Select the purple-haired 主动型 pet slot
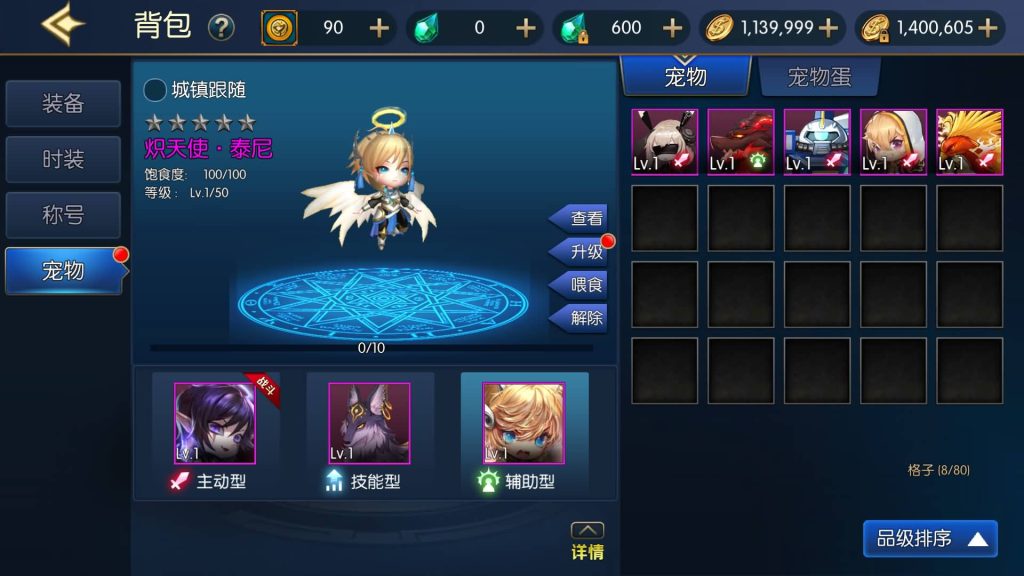Viewport: 1024px width, 576px height. 215,424
